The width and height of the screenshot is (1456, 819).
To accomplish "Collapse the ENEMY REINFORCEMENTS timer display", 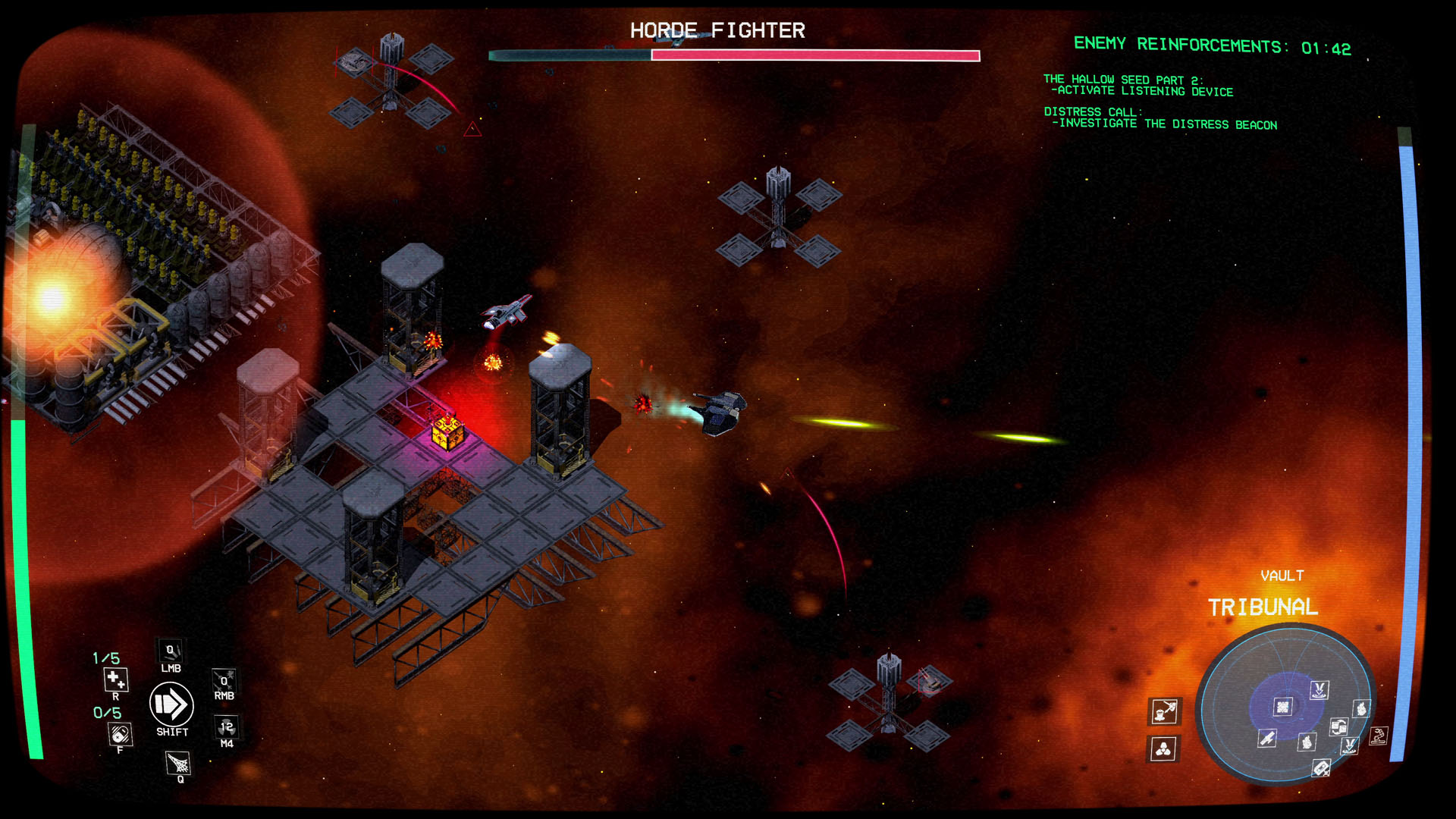I will 1211,44.
